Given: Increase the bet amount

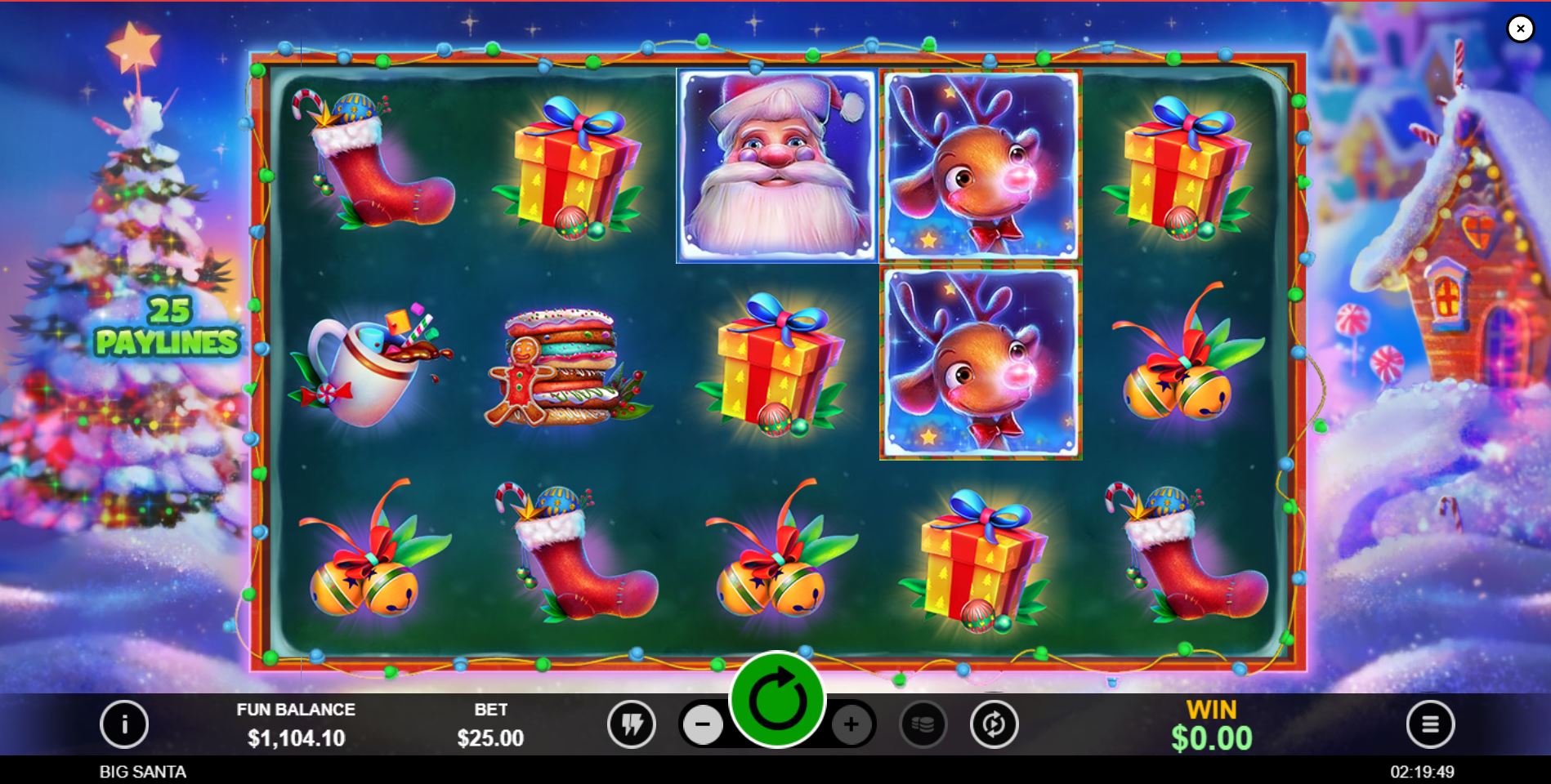Looking at the screenshot, I should (x=851, y=724).
